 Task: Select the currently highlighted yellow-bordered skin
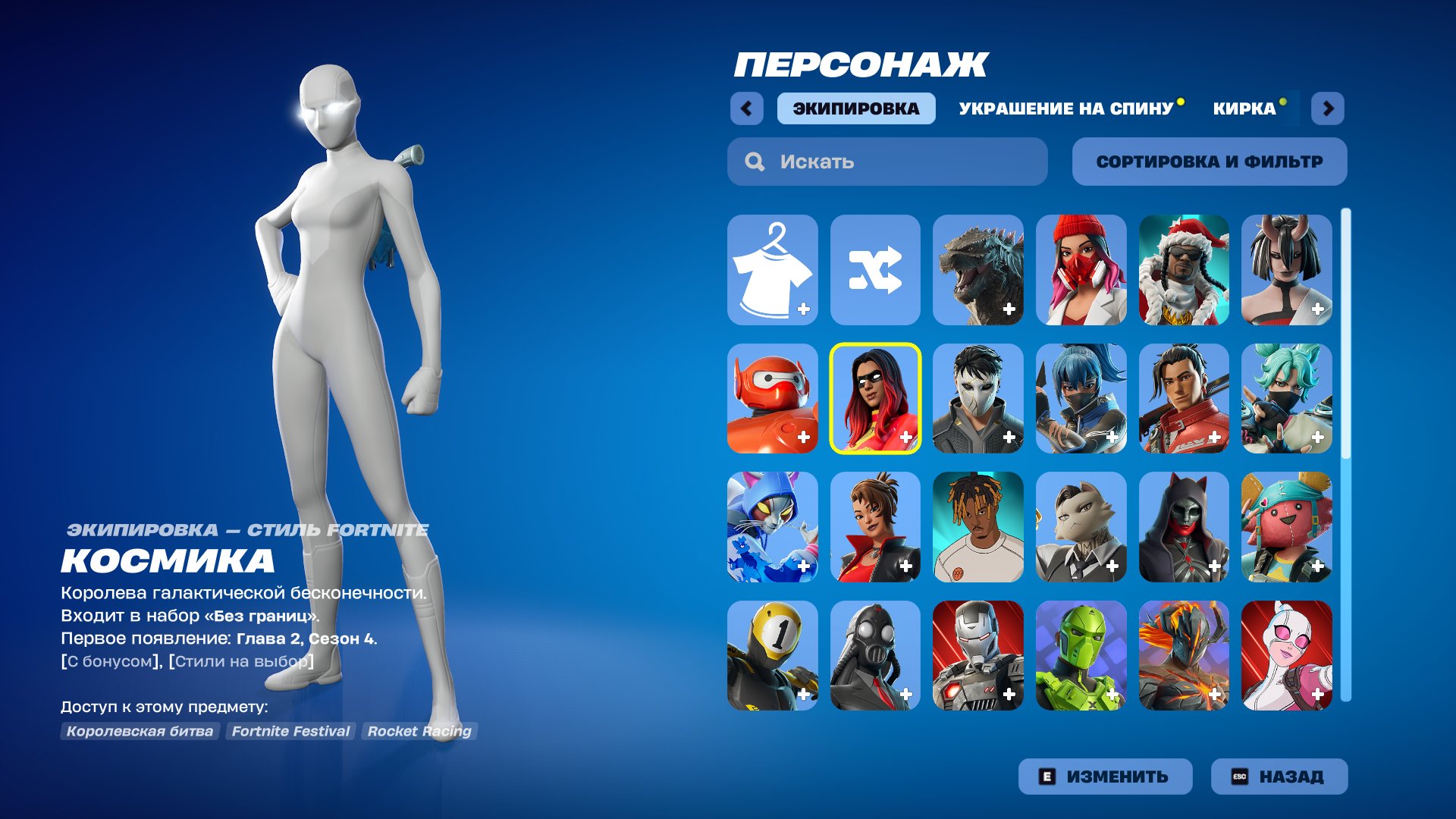pyautogui.click(x=875, y=398)
